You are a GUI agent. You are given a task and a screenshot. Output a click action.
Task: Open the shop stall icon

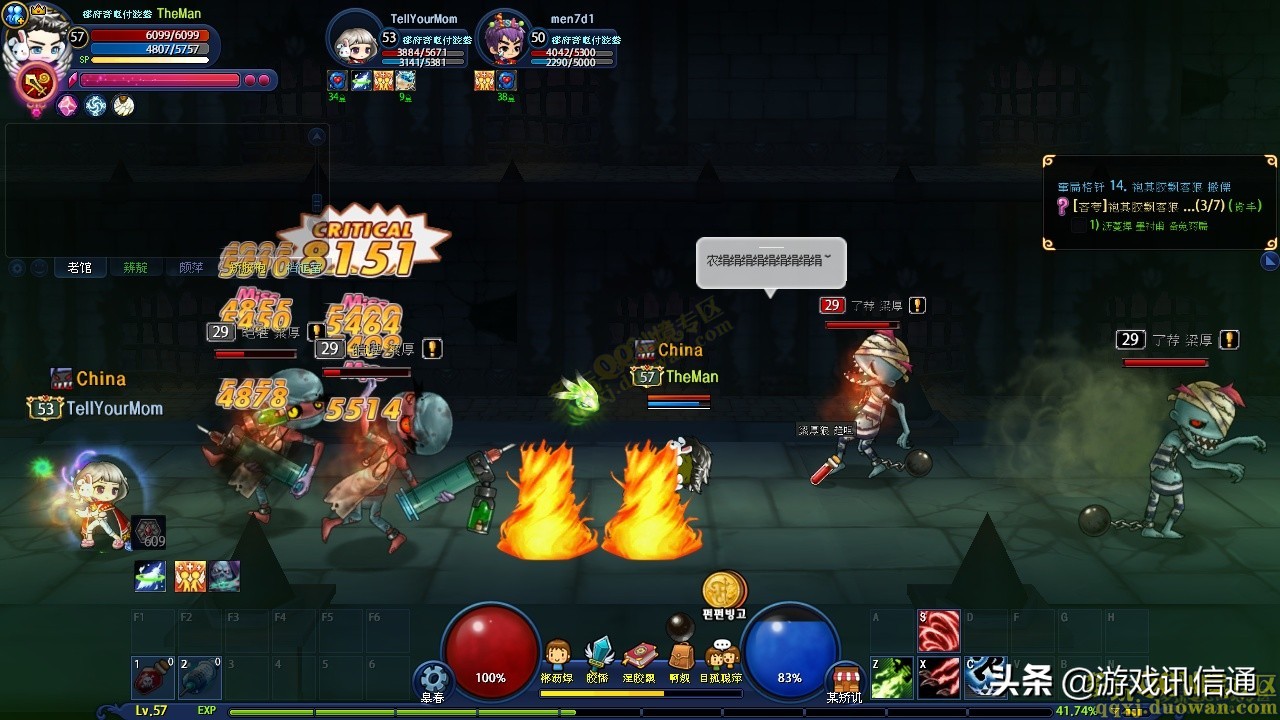click(847, 676)
